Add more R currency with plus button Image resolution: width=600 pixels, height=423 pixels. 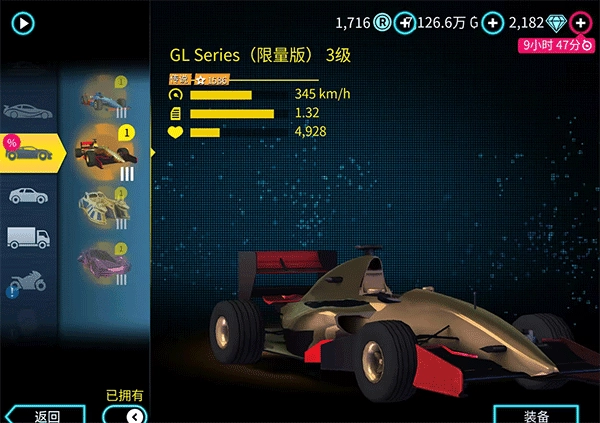405,22
